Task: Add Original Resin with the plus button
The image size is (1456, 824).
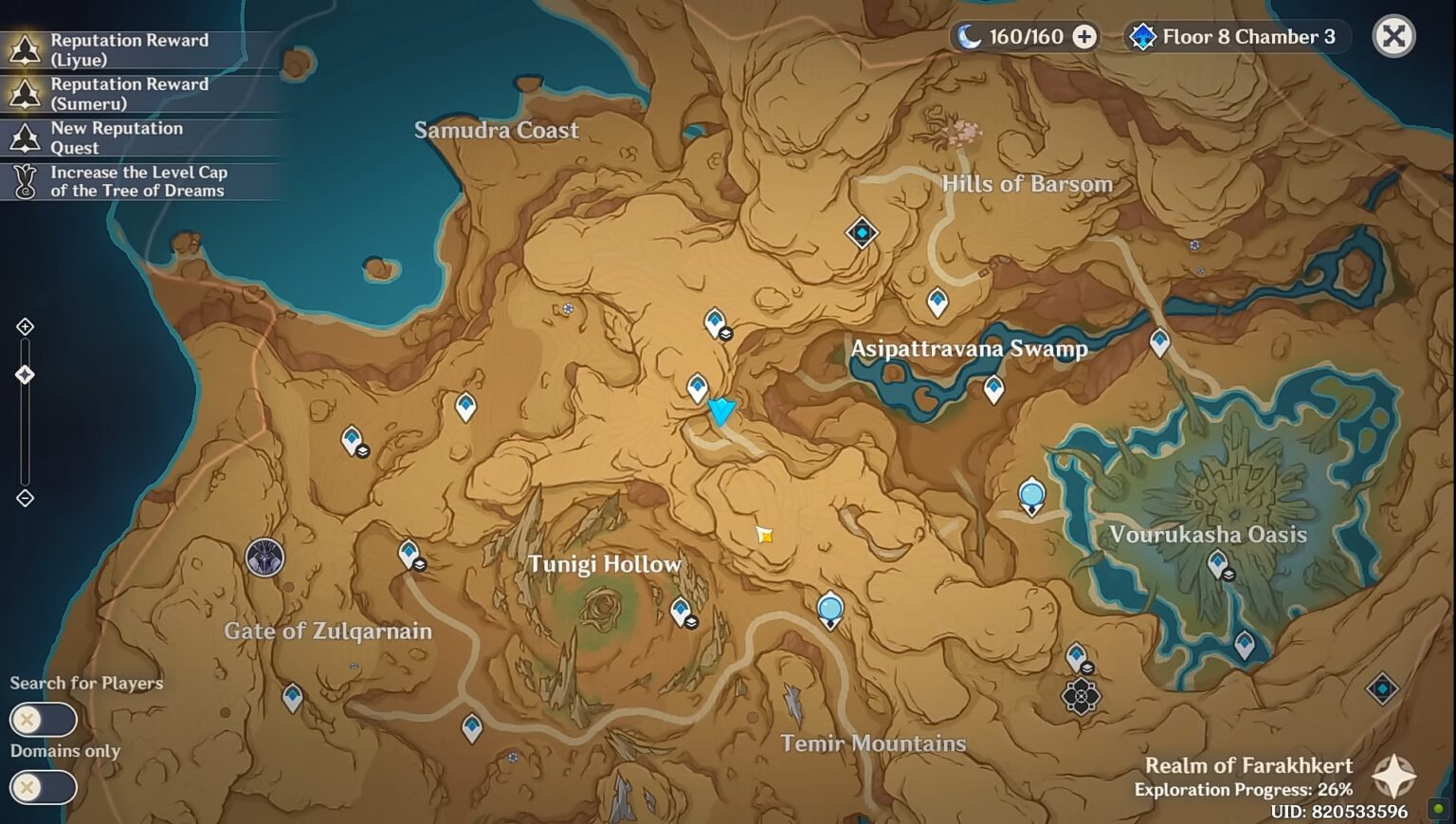Action: click(x=1084, y=37)
